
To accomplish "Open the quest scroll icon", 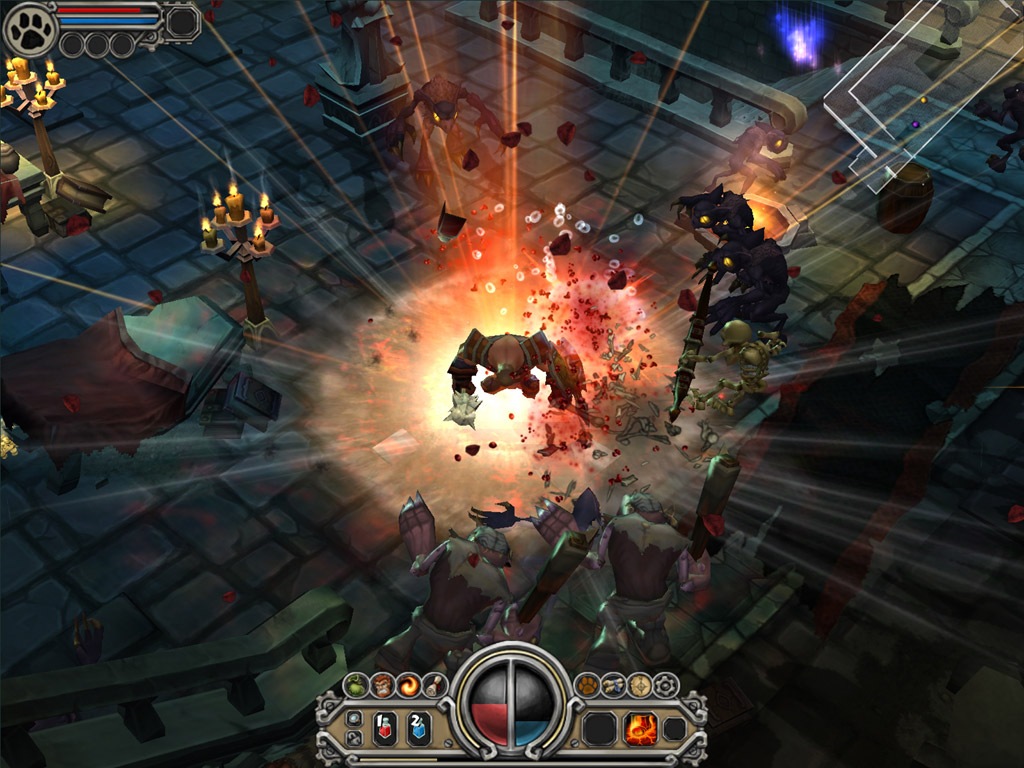I will tap(433, 685).
